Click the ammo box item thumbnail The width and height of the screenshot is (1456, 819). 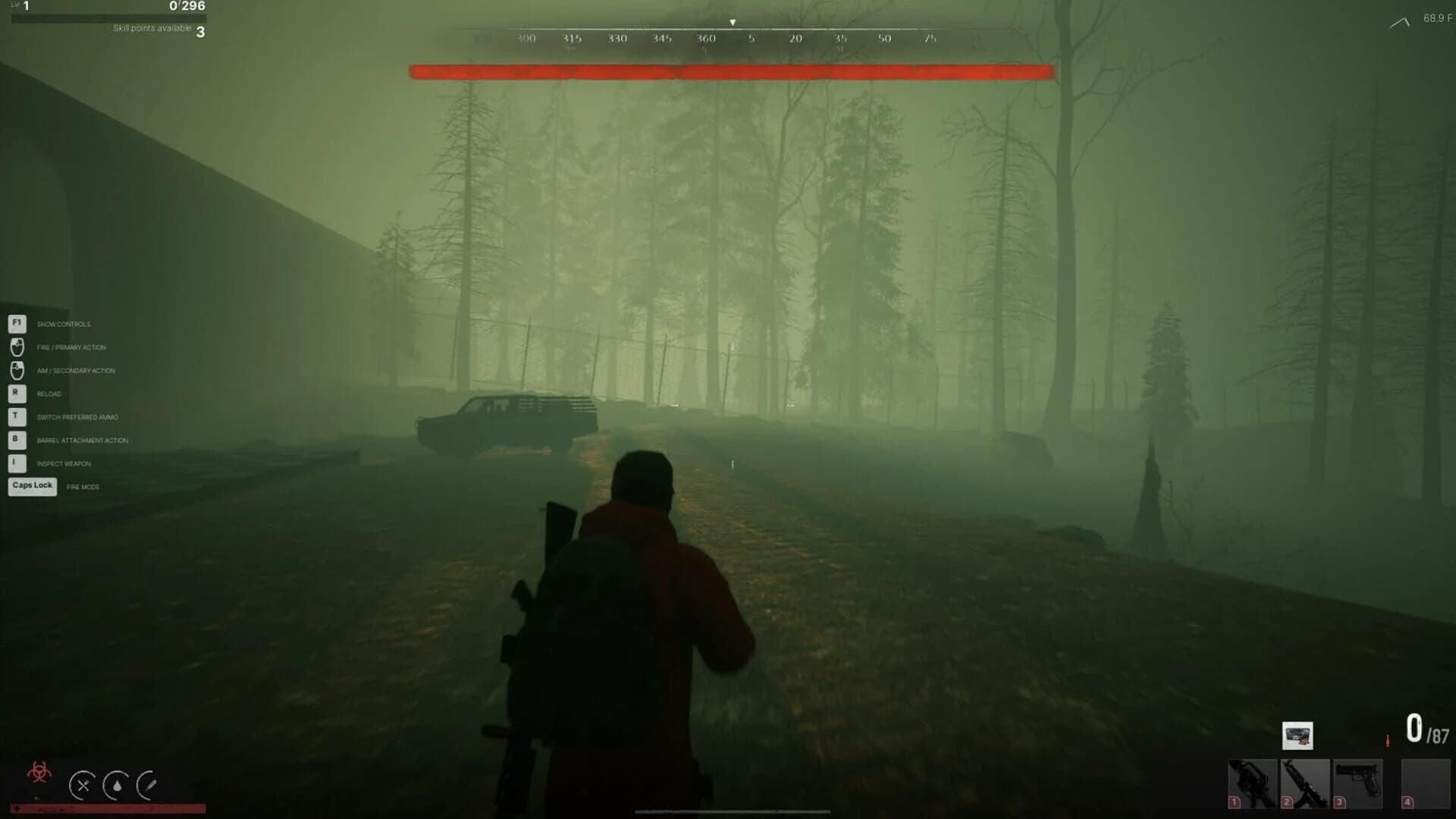pos(1298,734)
